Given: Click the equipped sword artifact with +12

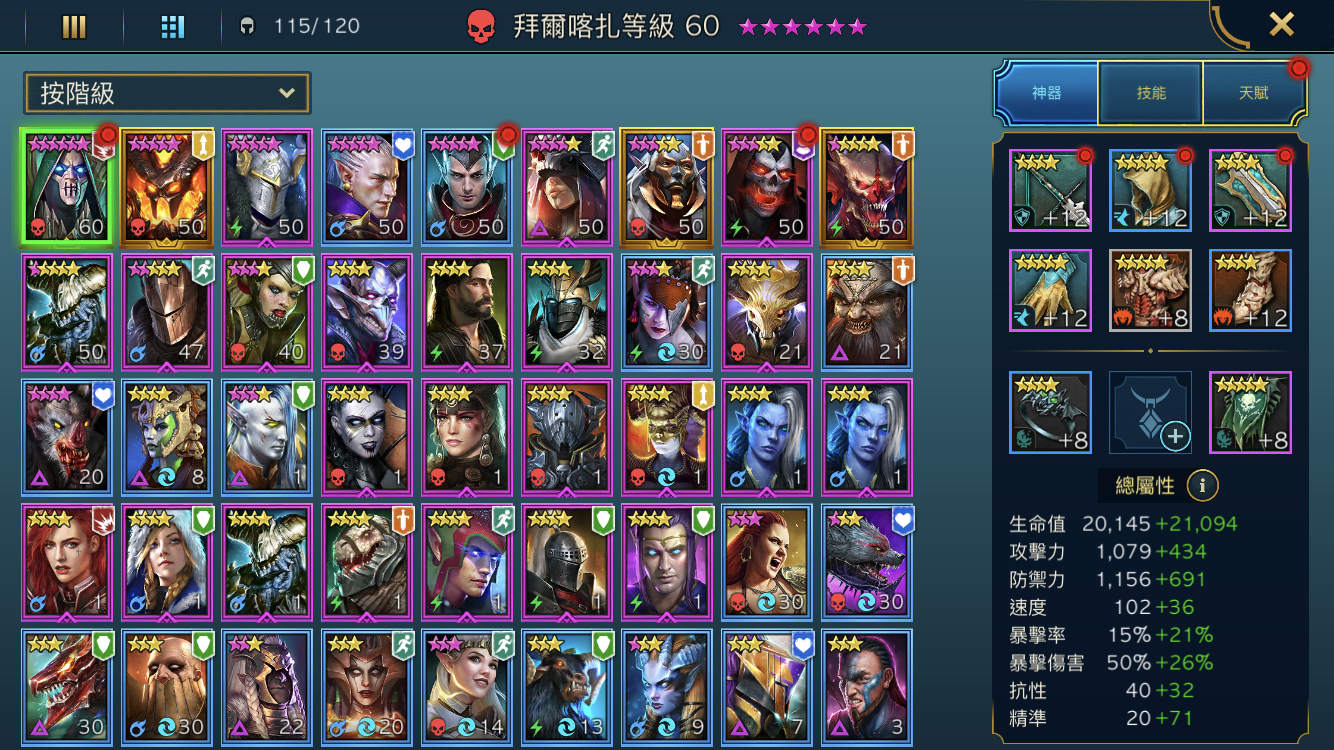Looking at the screenshot, I should [x=1050, y=188].
